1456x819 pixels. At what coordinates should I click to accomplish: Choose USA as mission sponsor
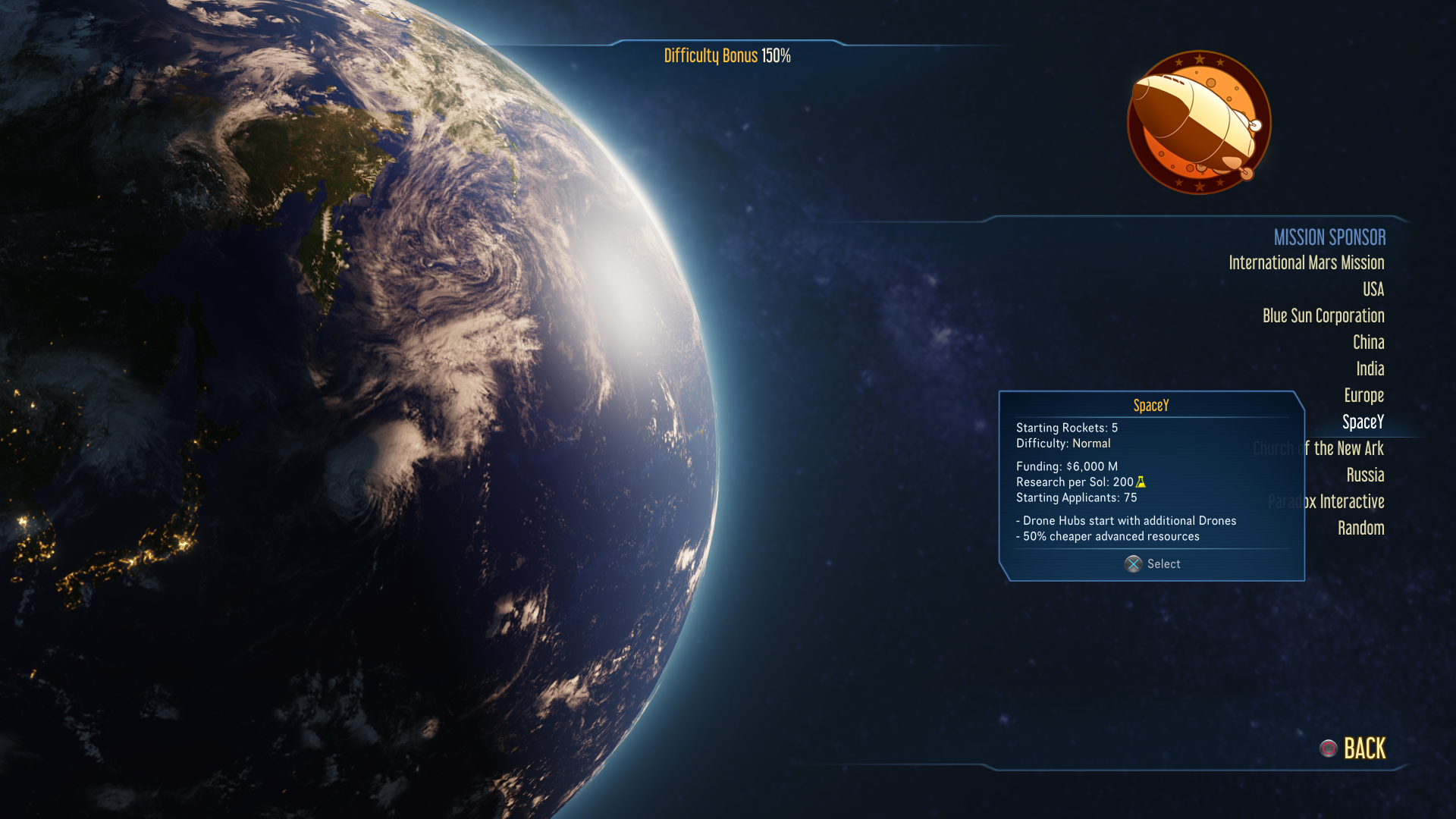(x=1373, y=290)
